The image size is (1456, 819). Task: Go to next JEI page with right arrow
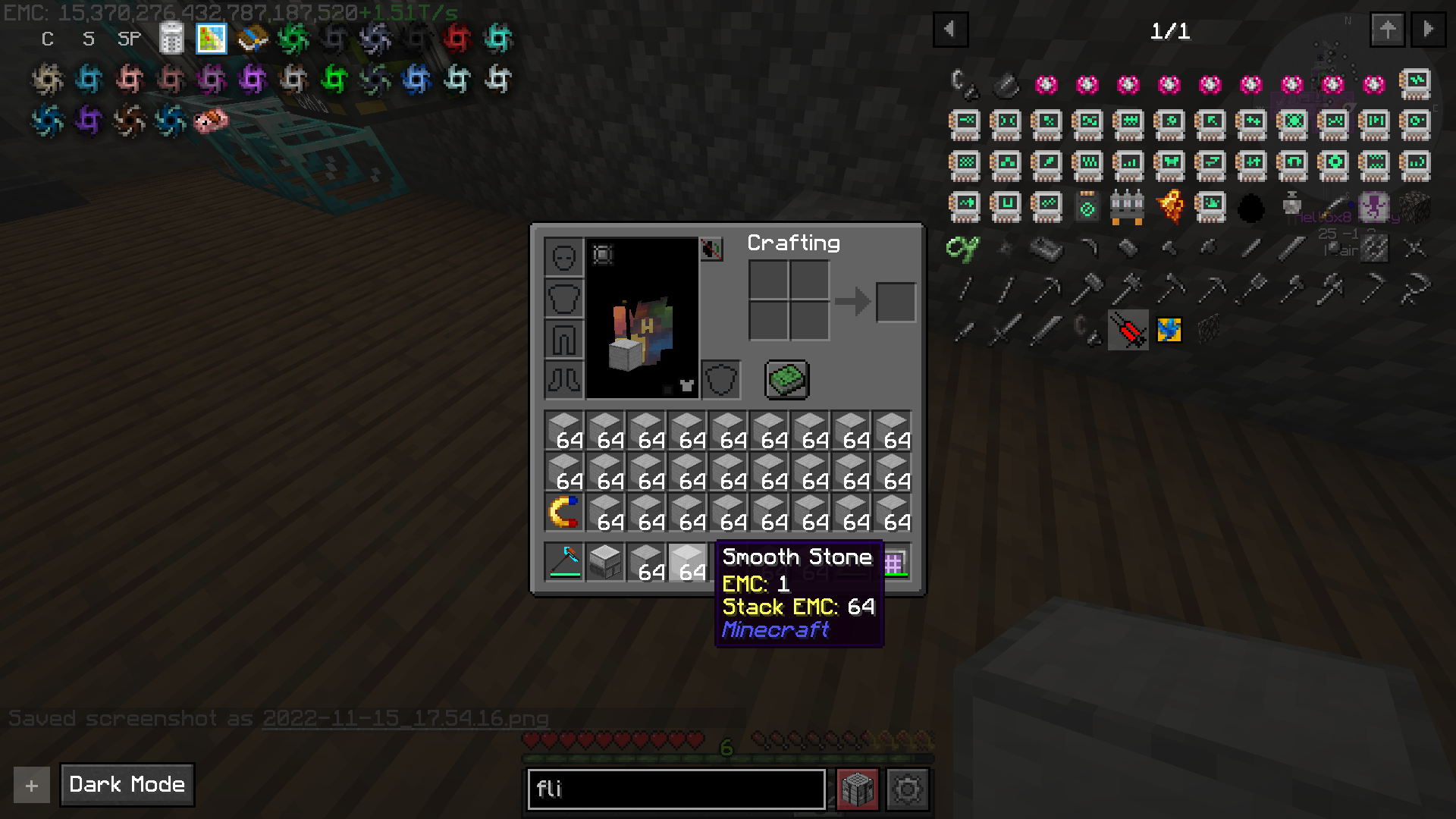[1430, 30]
